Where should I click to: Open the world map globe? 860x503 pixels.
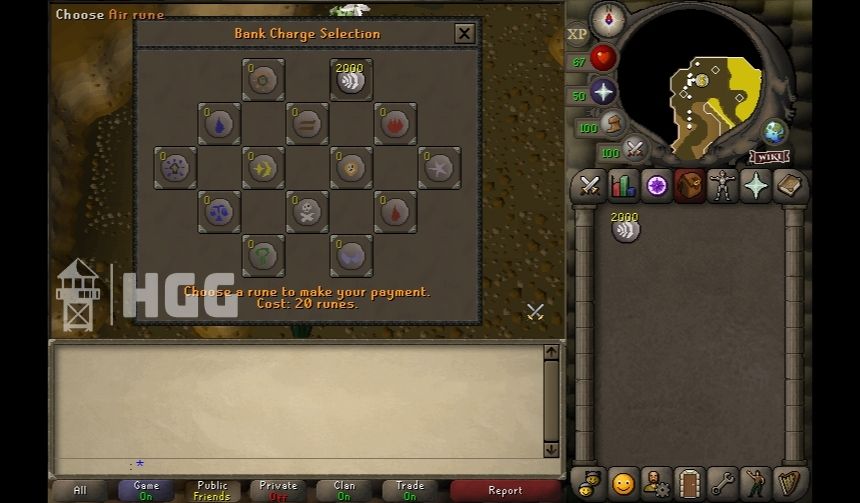pos(774,131)
